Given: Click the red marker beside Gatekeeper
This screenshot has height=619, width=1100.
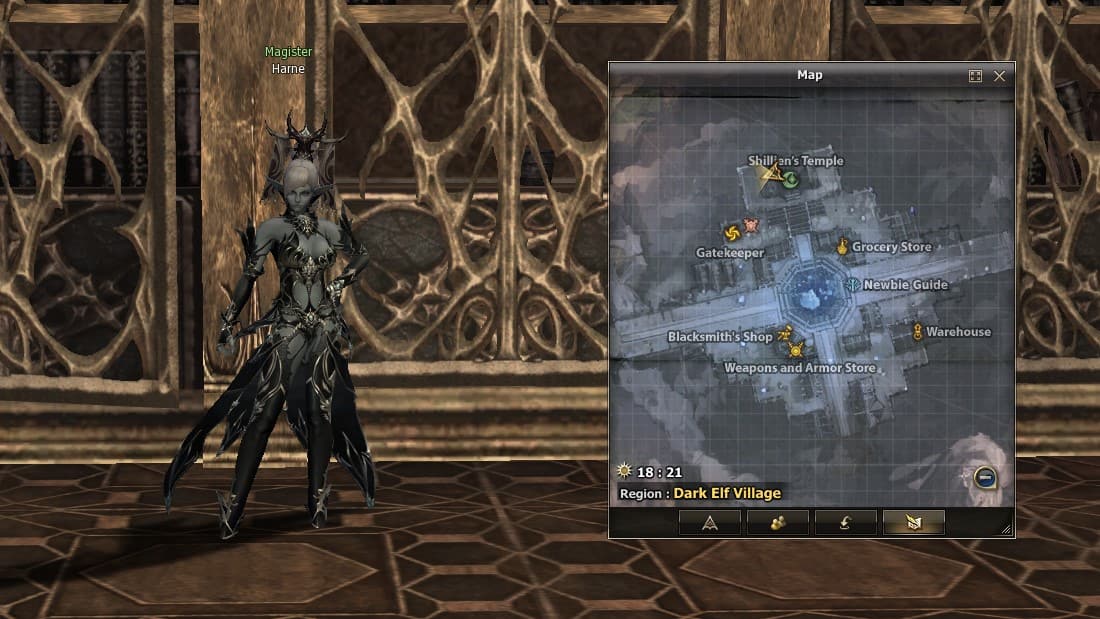Looking at the screenshot, I should 751,225.
